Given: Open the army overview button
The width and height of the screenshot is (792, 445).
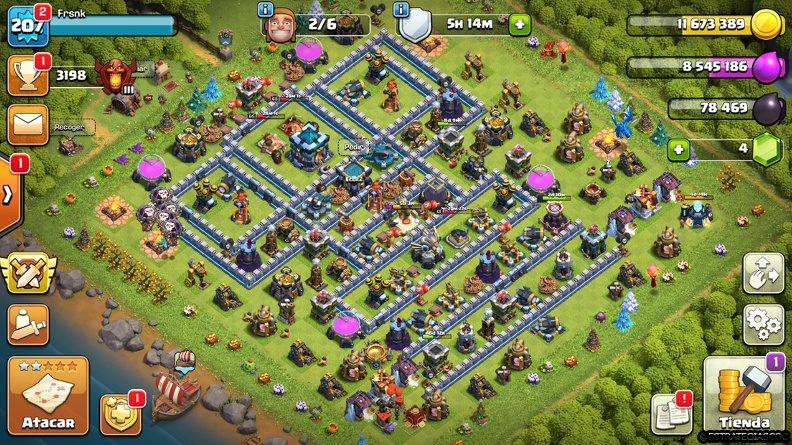Looking at the screenshot, I should [28, 322].
